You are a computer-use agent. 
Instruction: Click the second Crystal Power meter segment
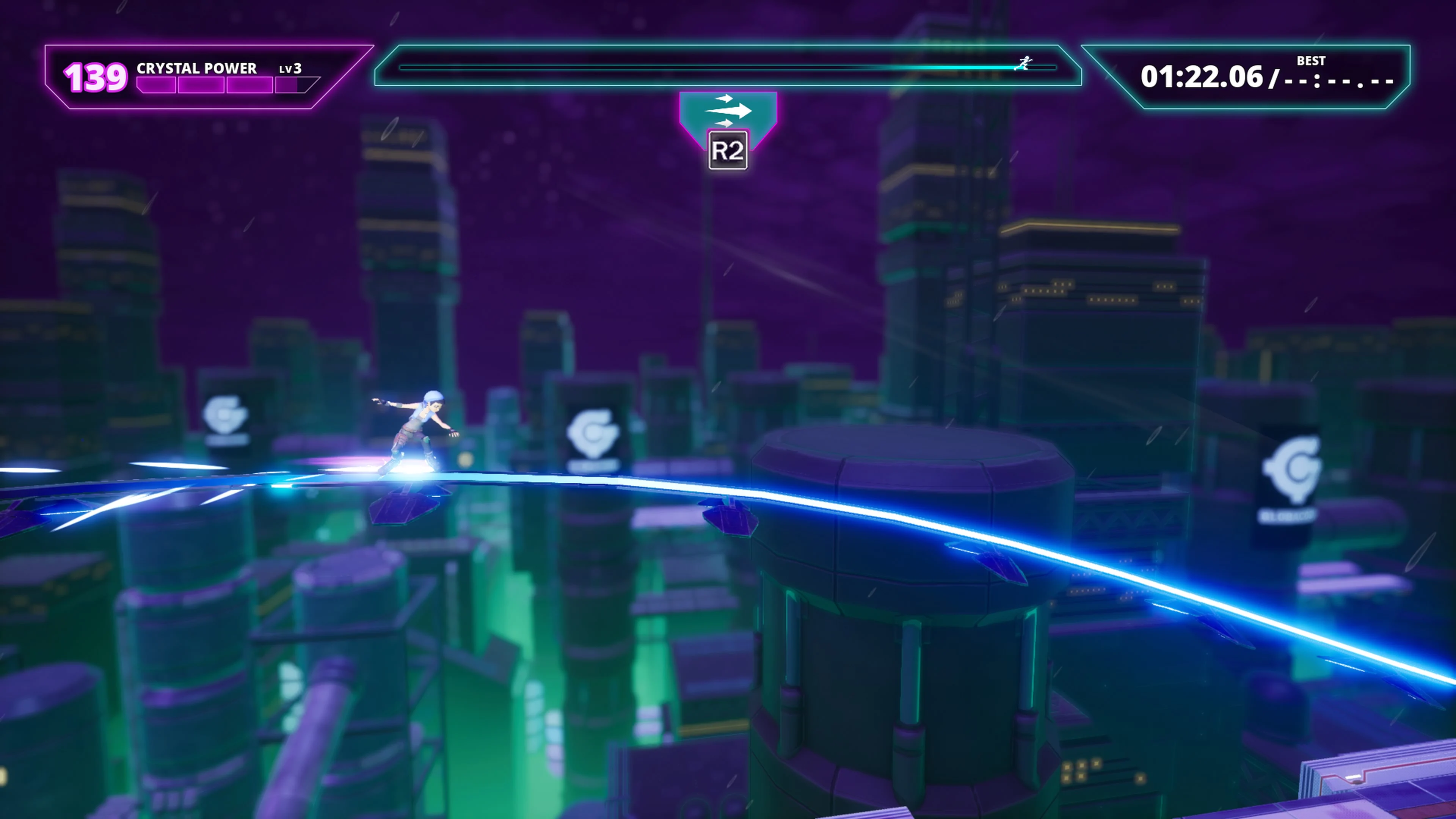[x=202, y=85]
